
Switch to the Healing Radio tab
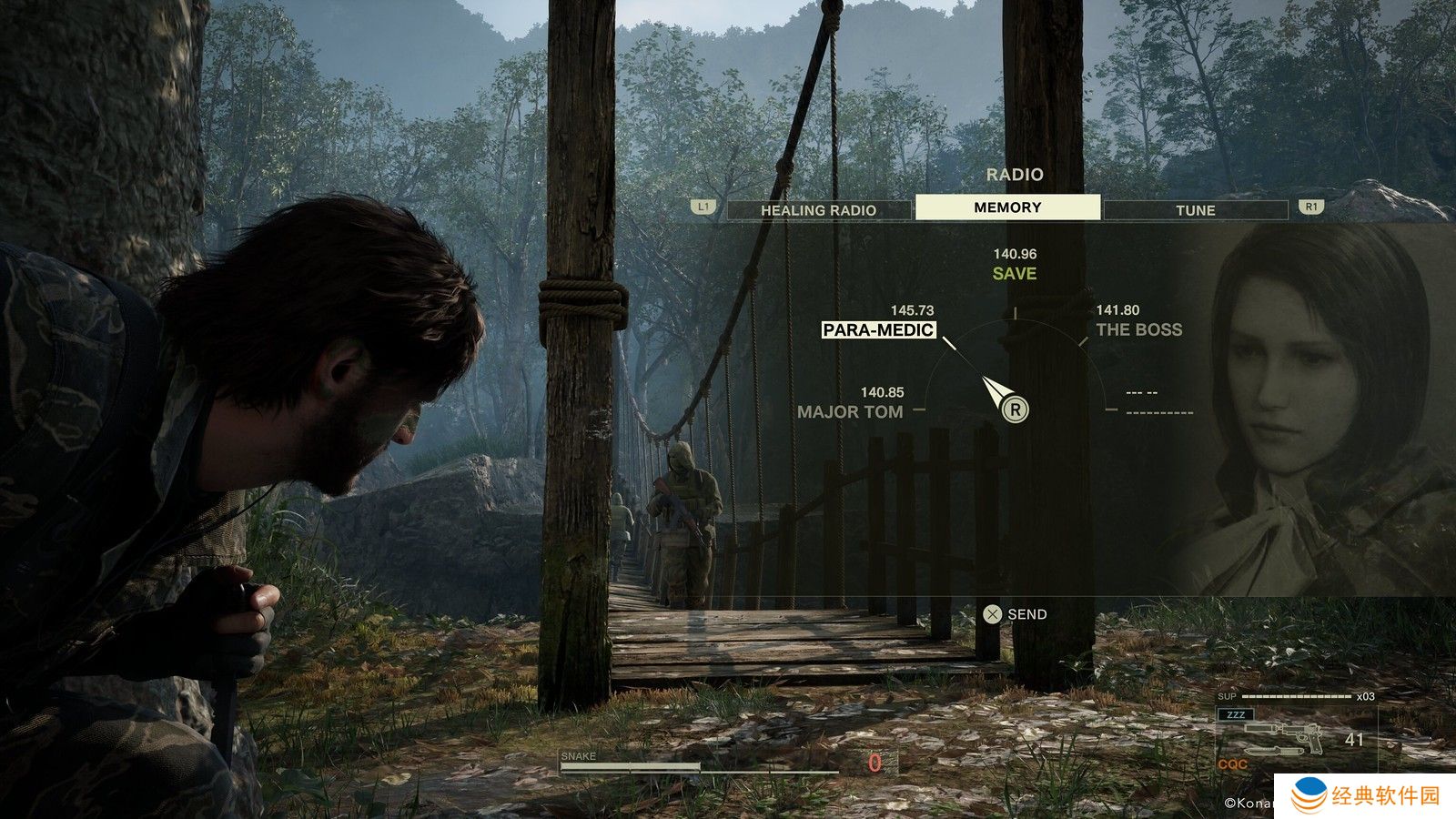coord(818,210)
